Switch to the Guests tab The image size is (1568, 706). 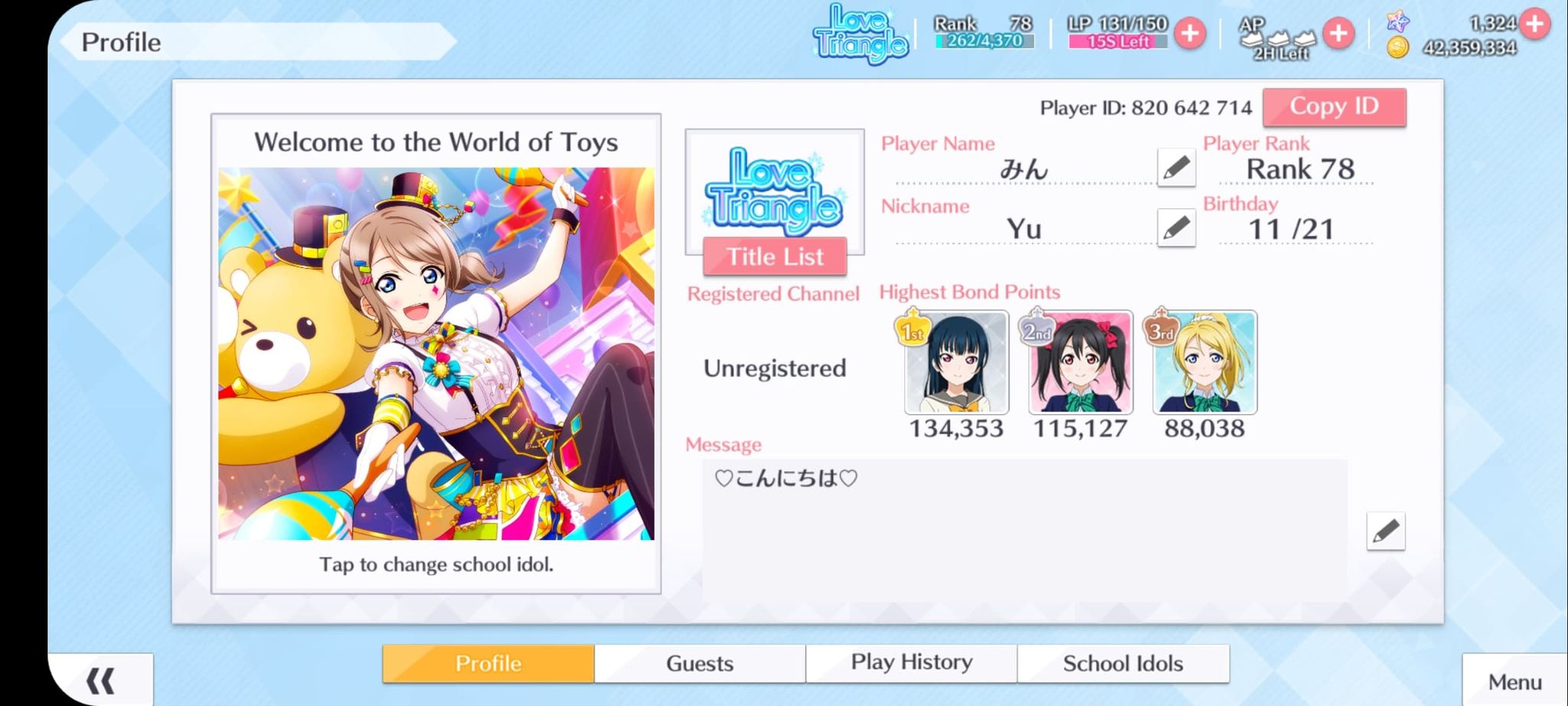[699, 663]
